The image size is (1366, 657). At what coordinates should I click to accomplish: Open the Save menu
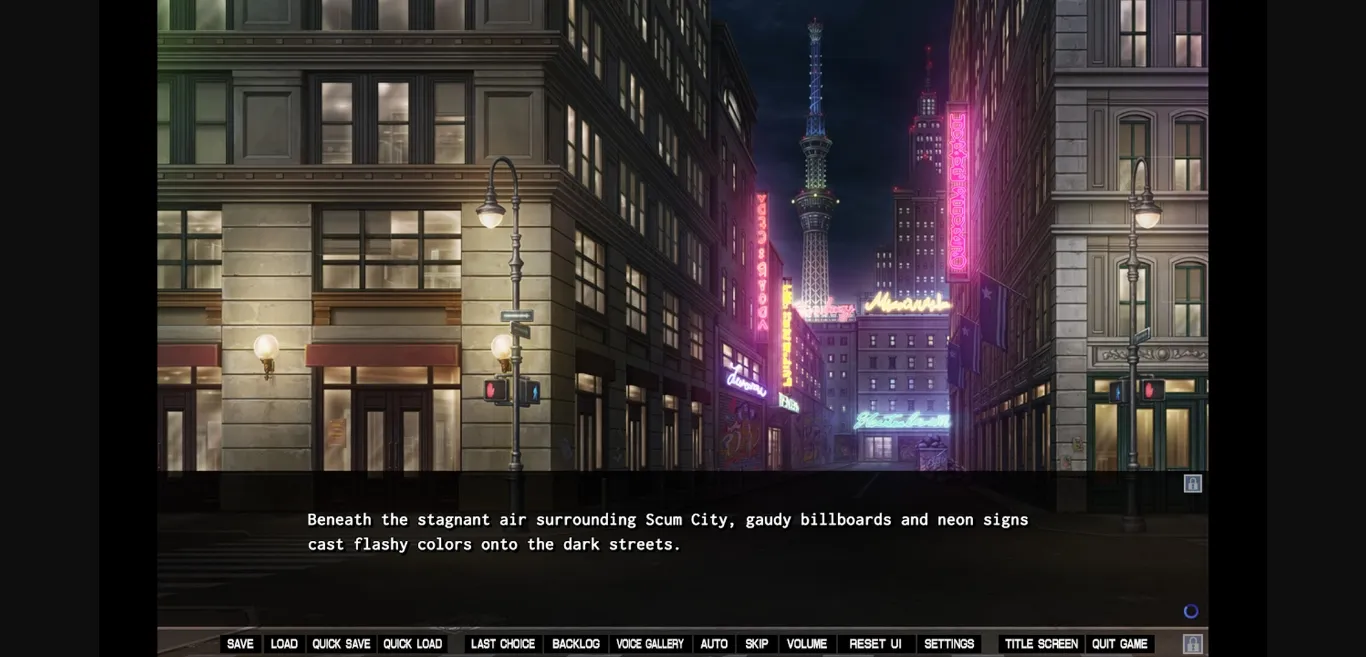tap(240, 644)
